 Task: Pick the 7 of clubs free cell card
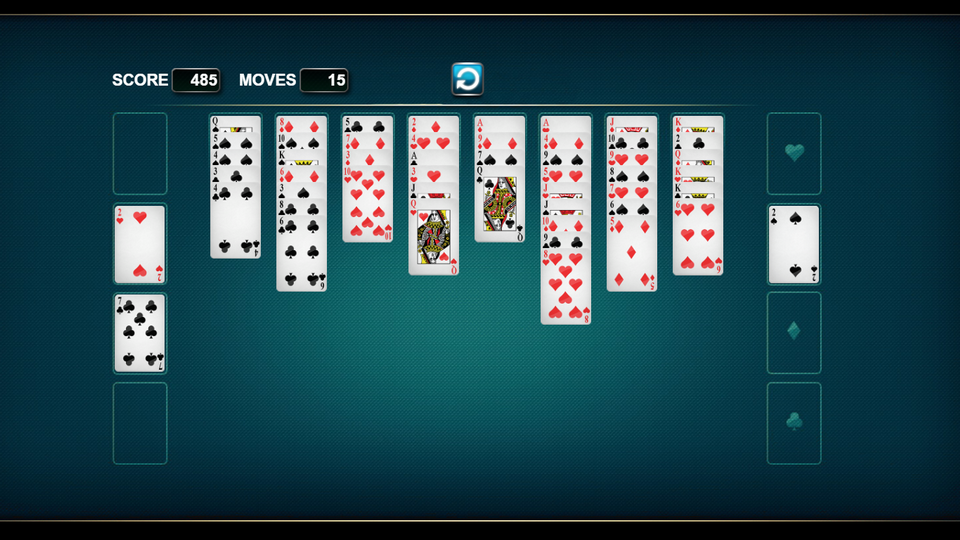(140, 332)
